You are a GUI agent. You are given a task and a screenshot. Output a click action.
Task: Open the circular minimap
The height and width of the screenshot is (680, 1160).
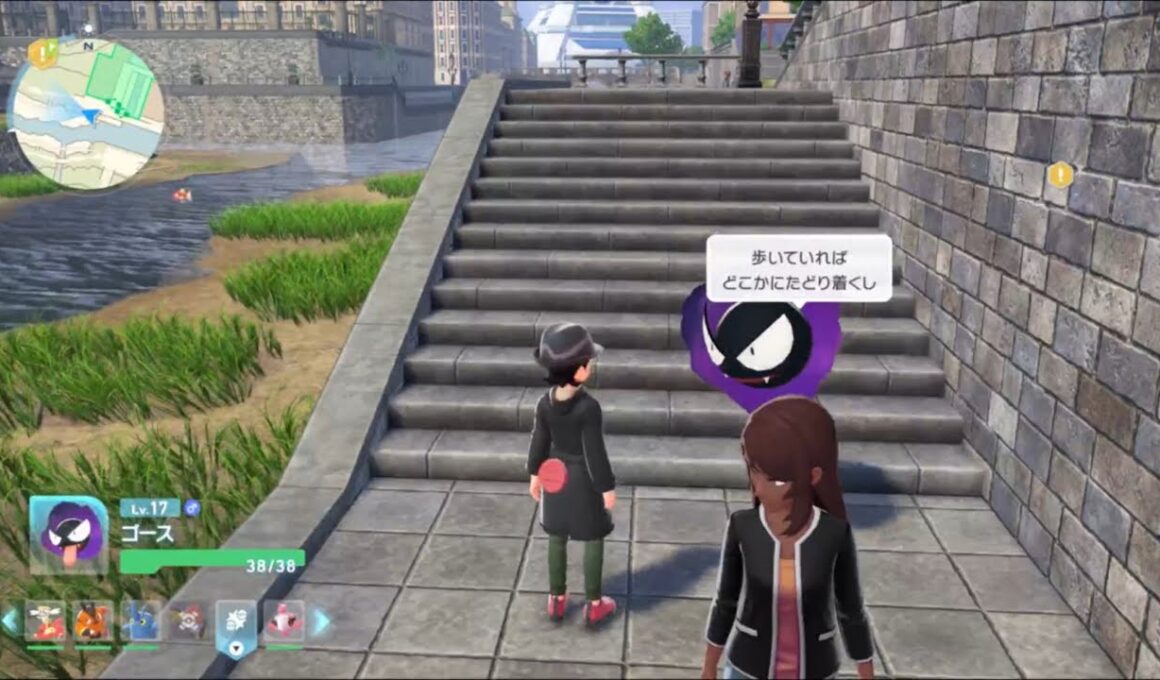pyautogui.click(x=85, y=112)
